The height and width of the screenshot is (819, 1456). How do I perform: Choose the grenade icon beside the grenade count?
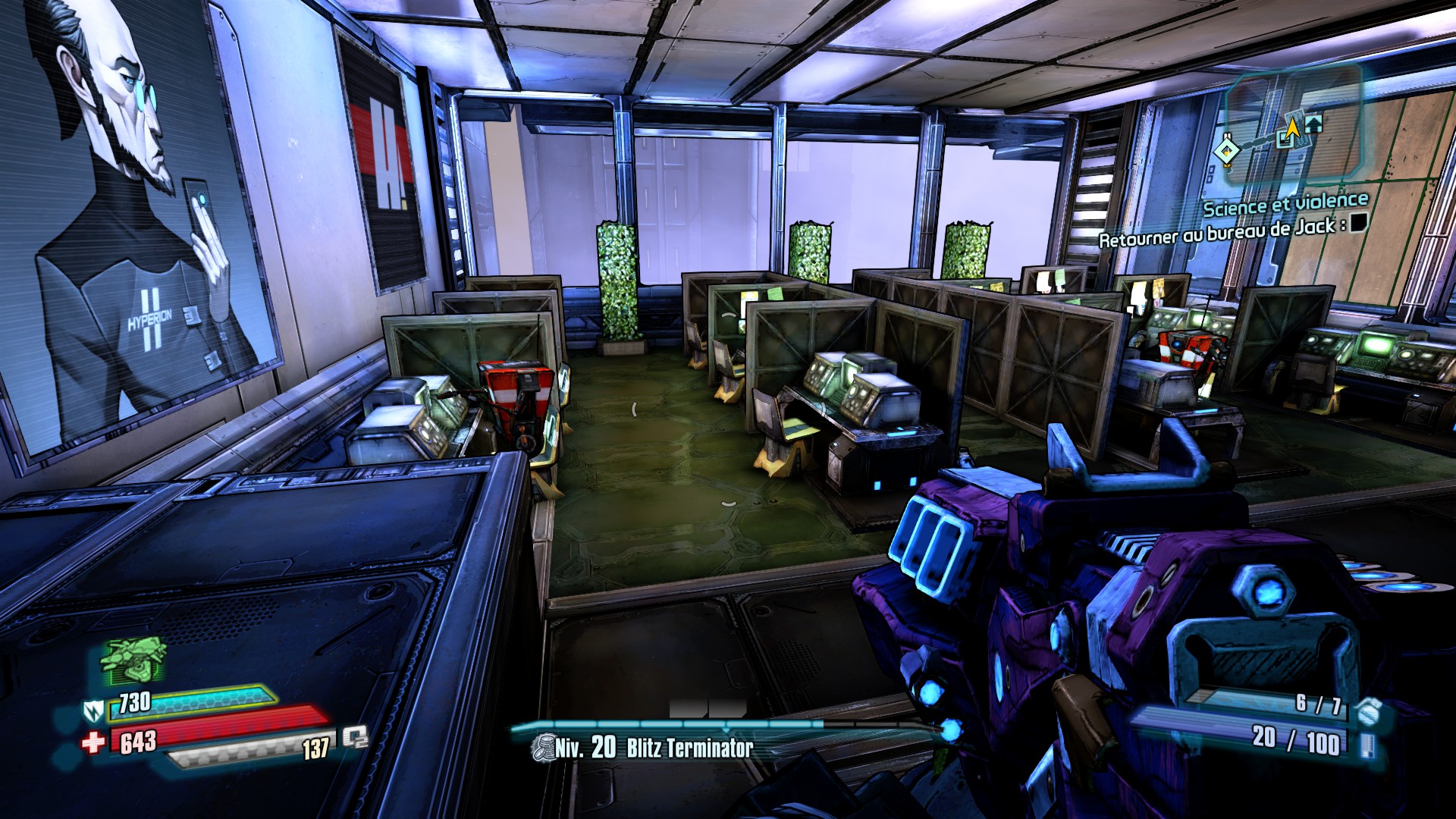coord(1368,711)
